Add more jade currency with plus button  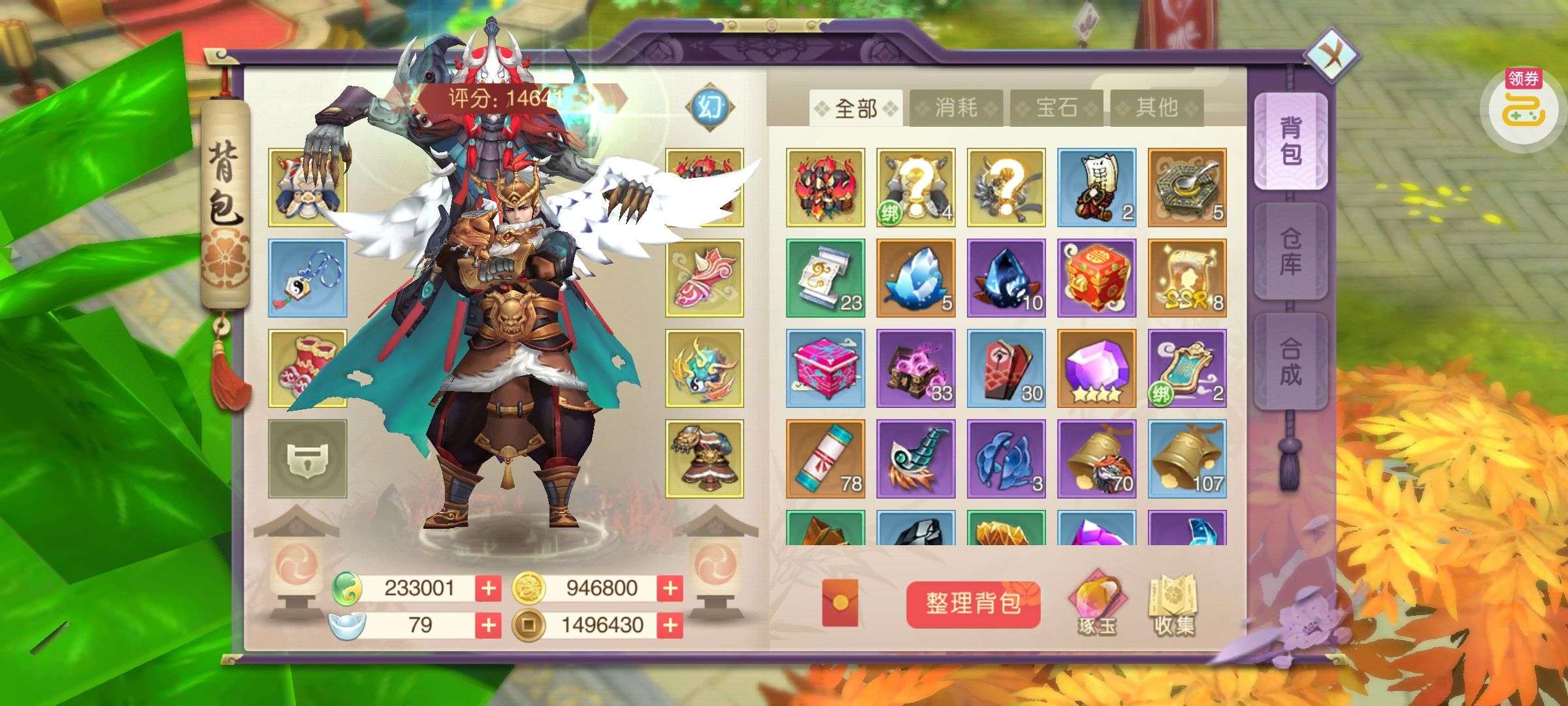point(488,588)
